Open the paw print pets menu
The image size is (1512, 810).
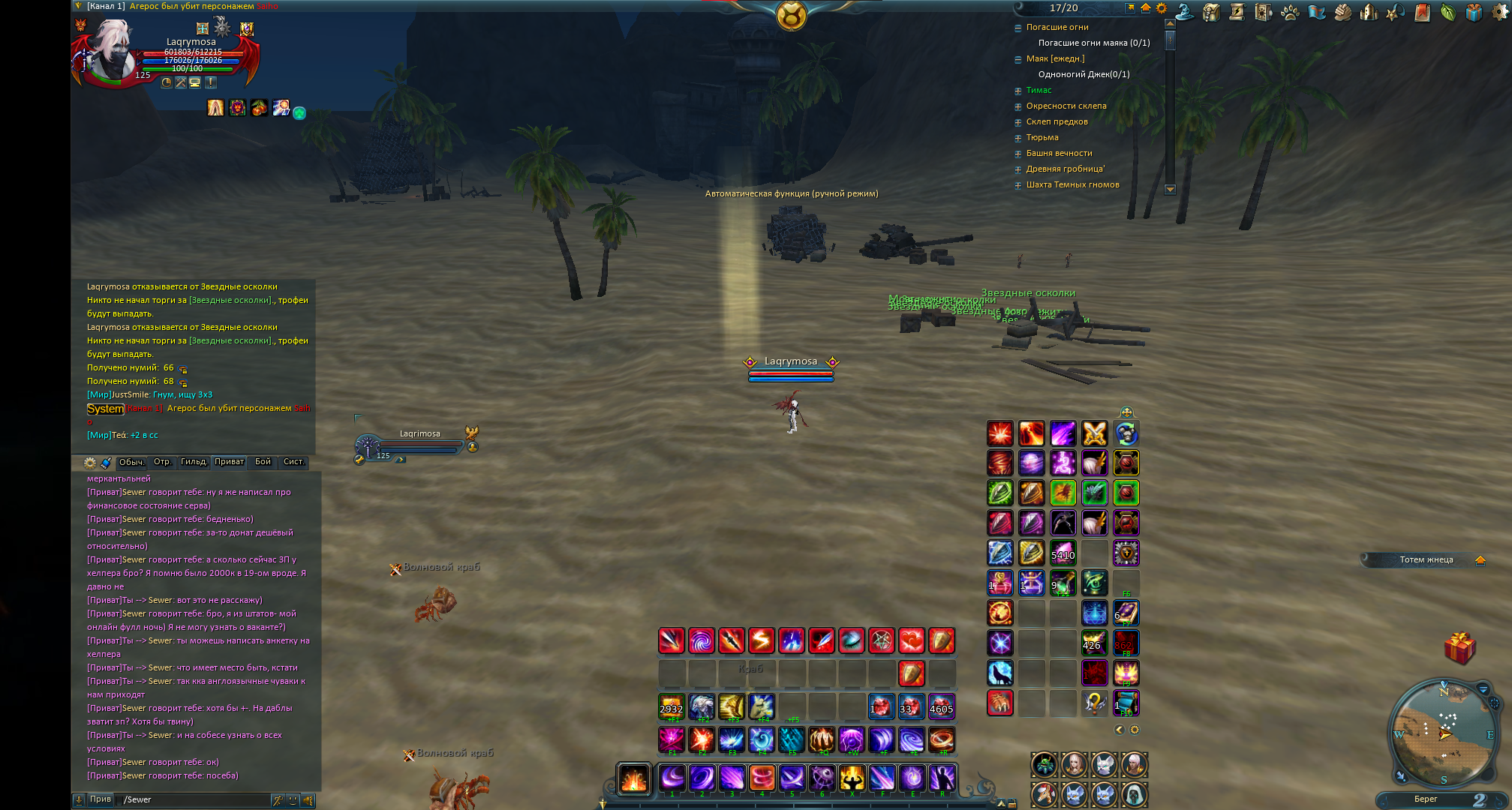coord(1290,12)
